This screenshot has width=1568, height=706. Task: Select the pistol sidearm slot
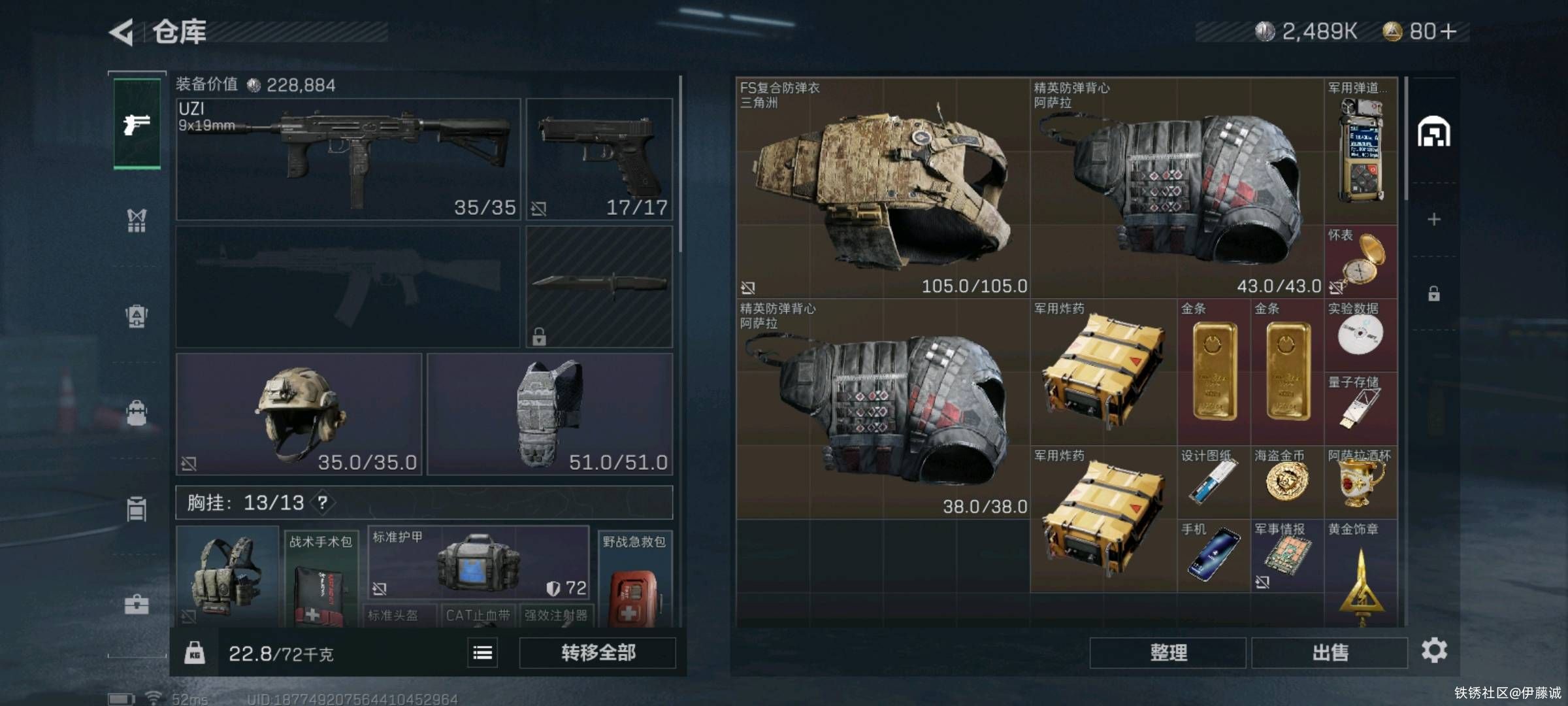tap(599, 159)
